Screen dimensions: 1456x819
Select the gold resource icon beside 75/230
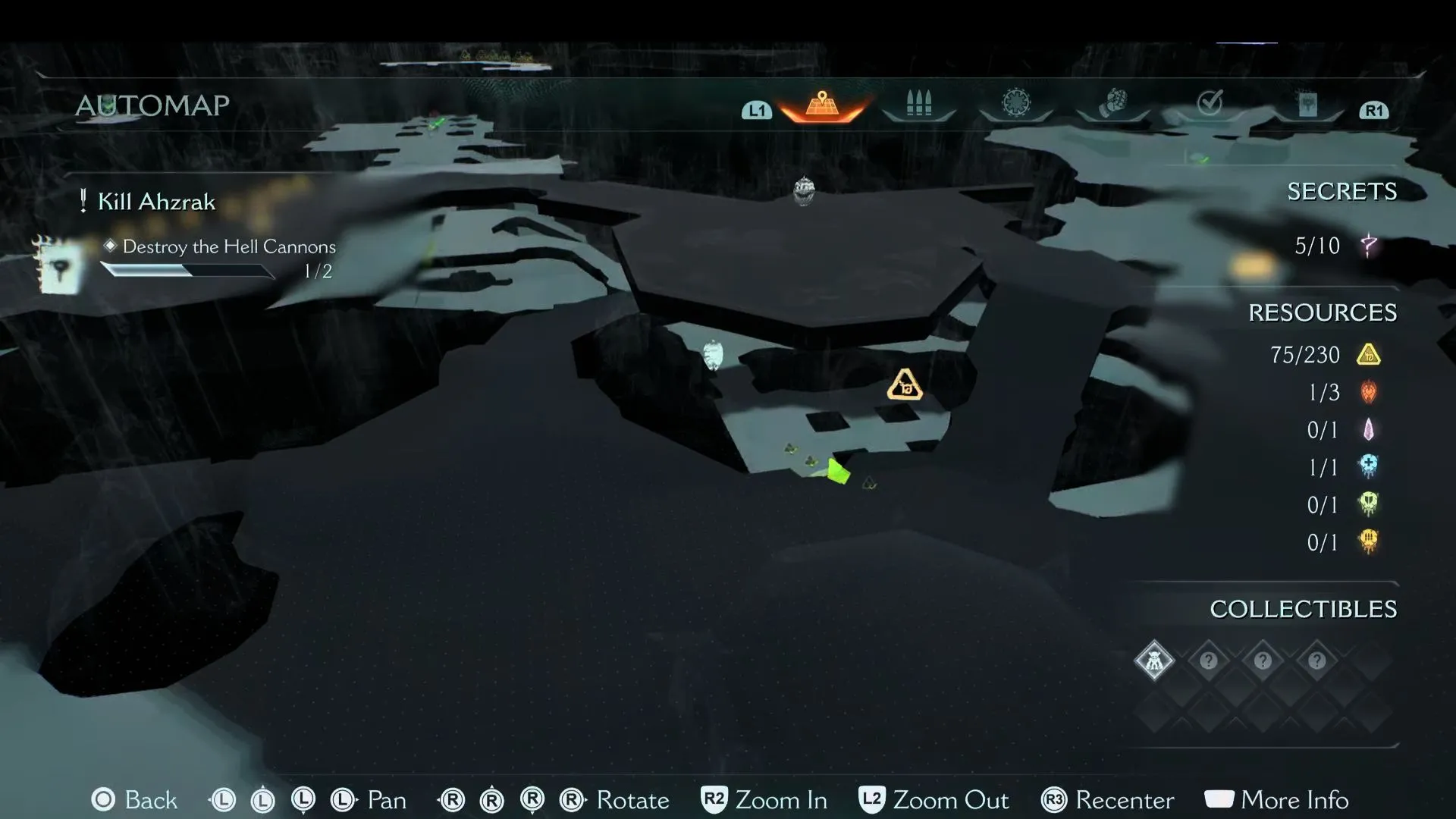point(1369,355)
